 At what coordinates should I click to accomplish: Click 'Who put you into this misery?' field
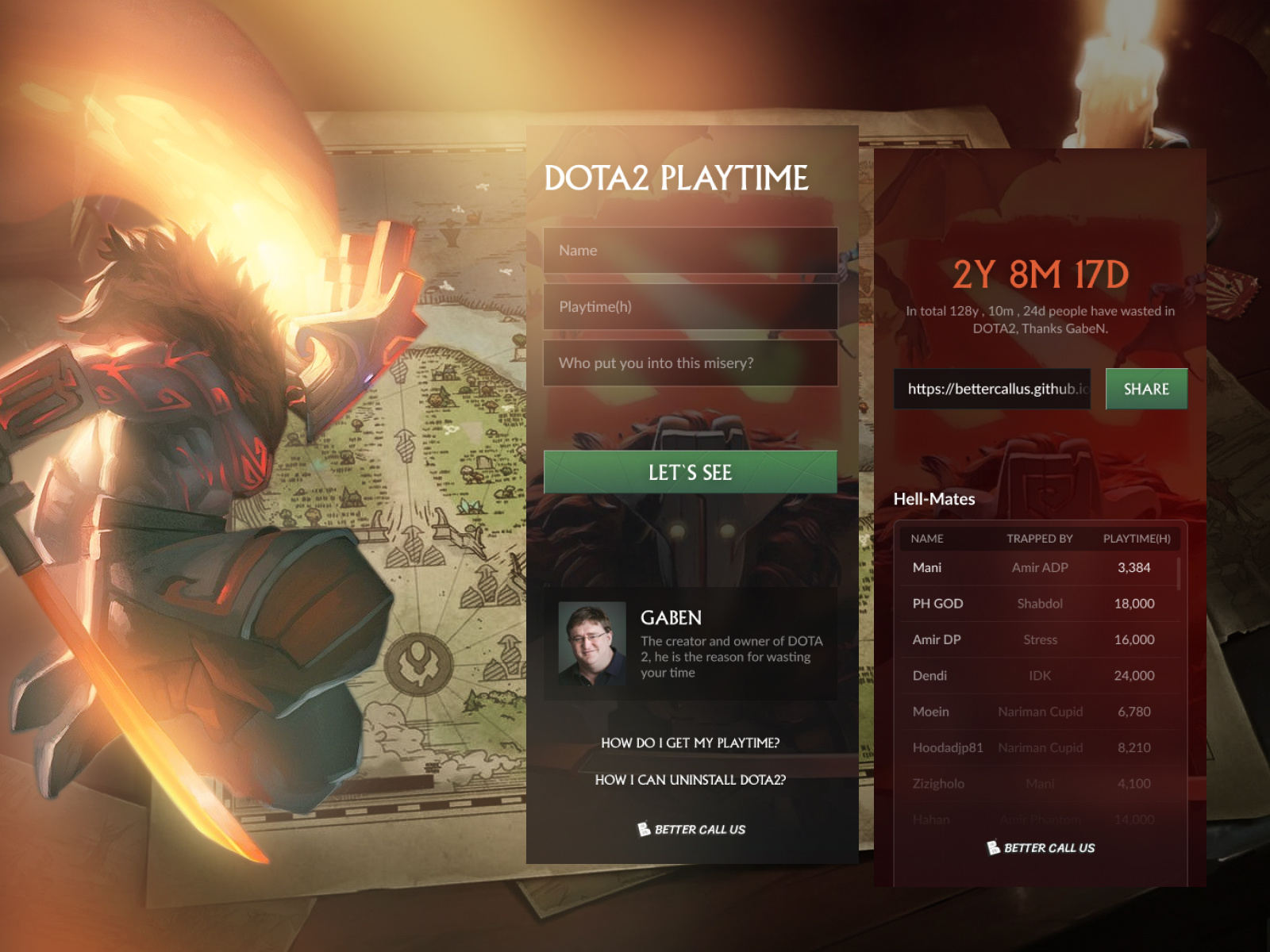(x=689, y=363)
